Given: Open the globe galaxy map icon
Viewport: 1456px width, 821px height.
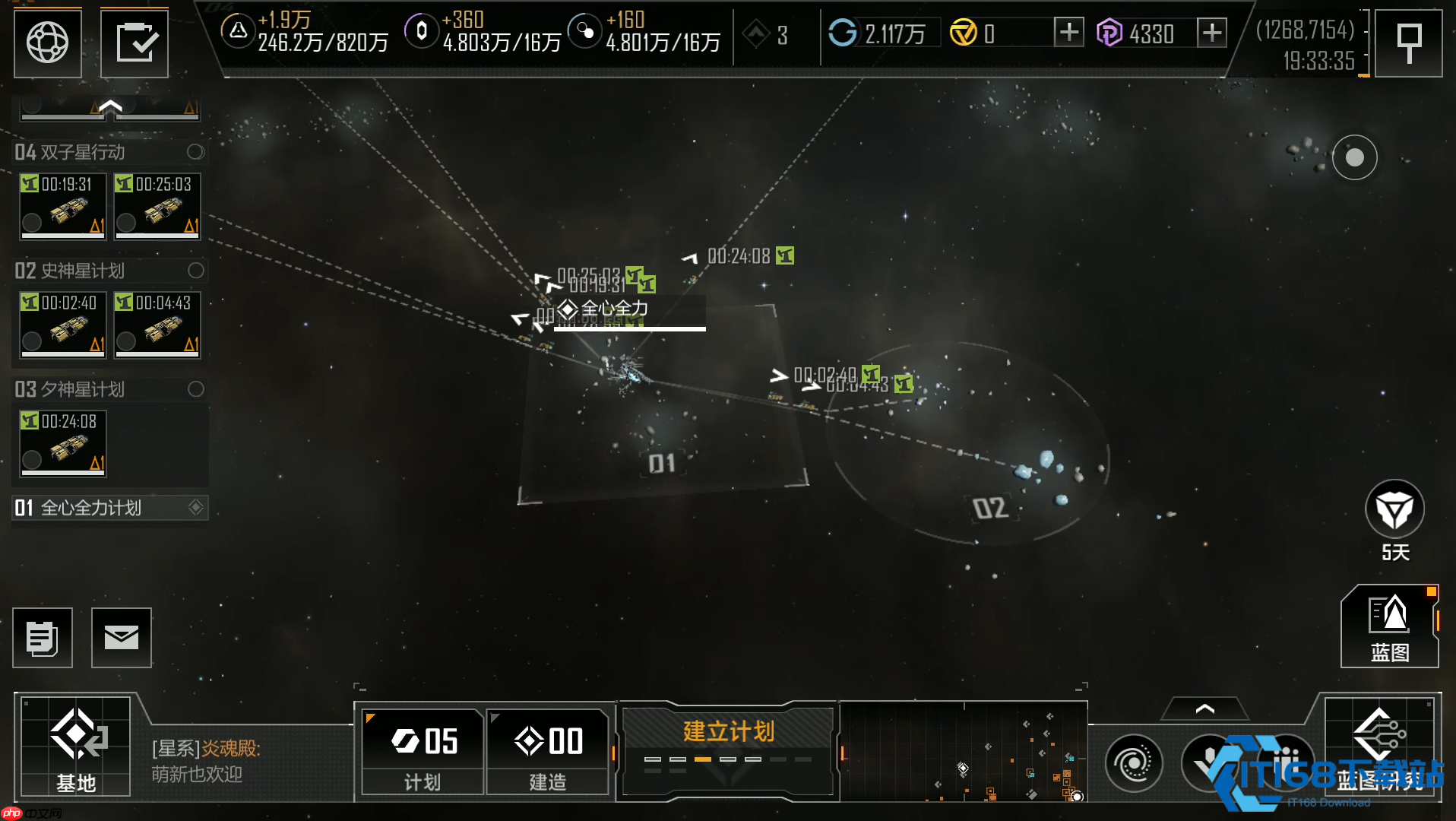Looking at the screenshot, I should pyautogui.click(x=47, y=43).
